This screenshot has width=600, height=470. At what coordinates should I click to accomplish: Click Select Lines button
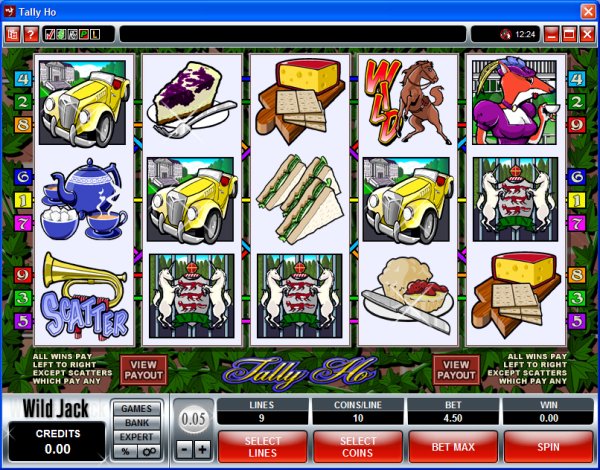coord(262,444)
